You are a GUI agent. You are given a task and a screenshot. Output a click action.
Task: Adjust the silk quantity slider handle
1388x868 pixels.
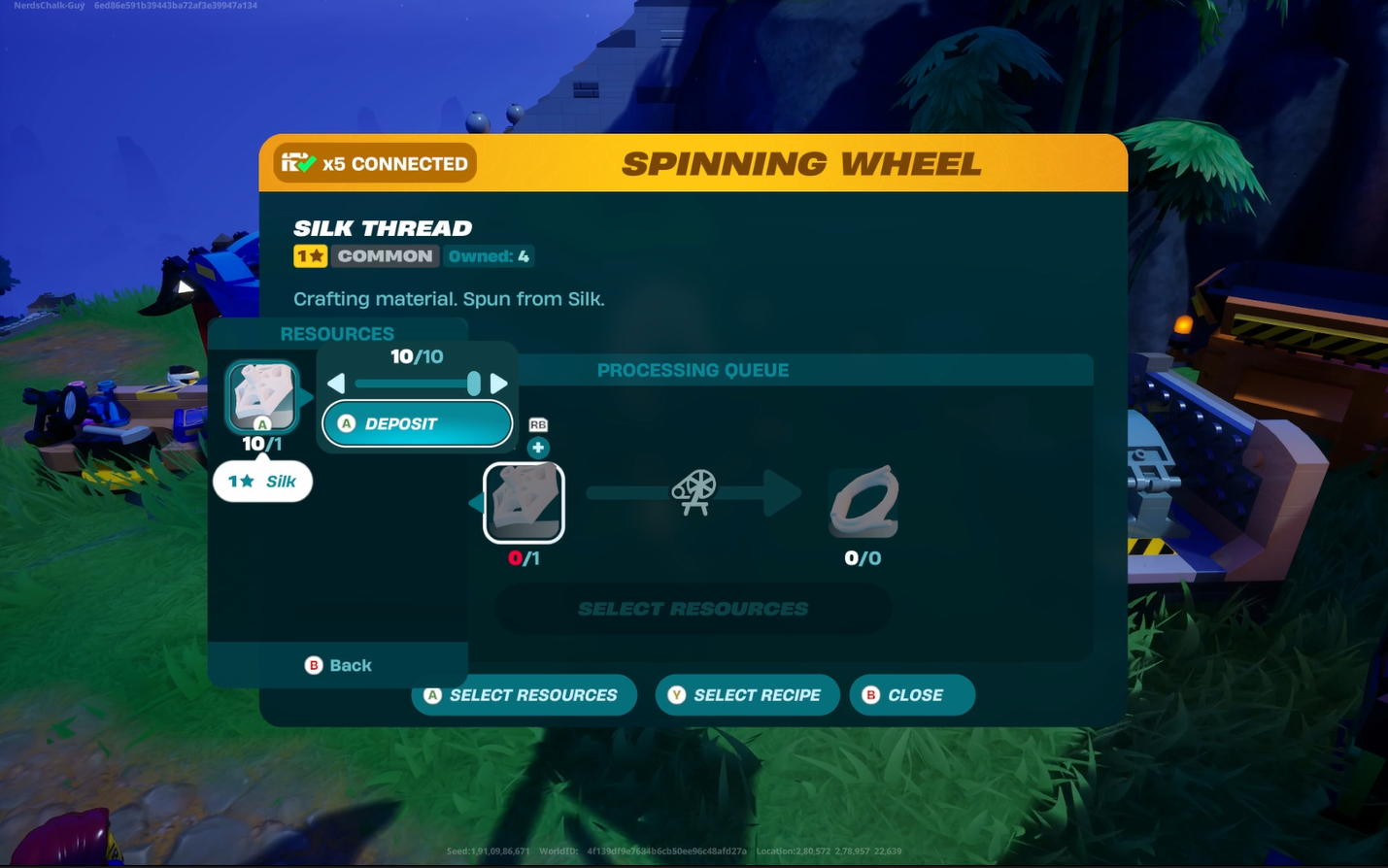click(474, 384)
